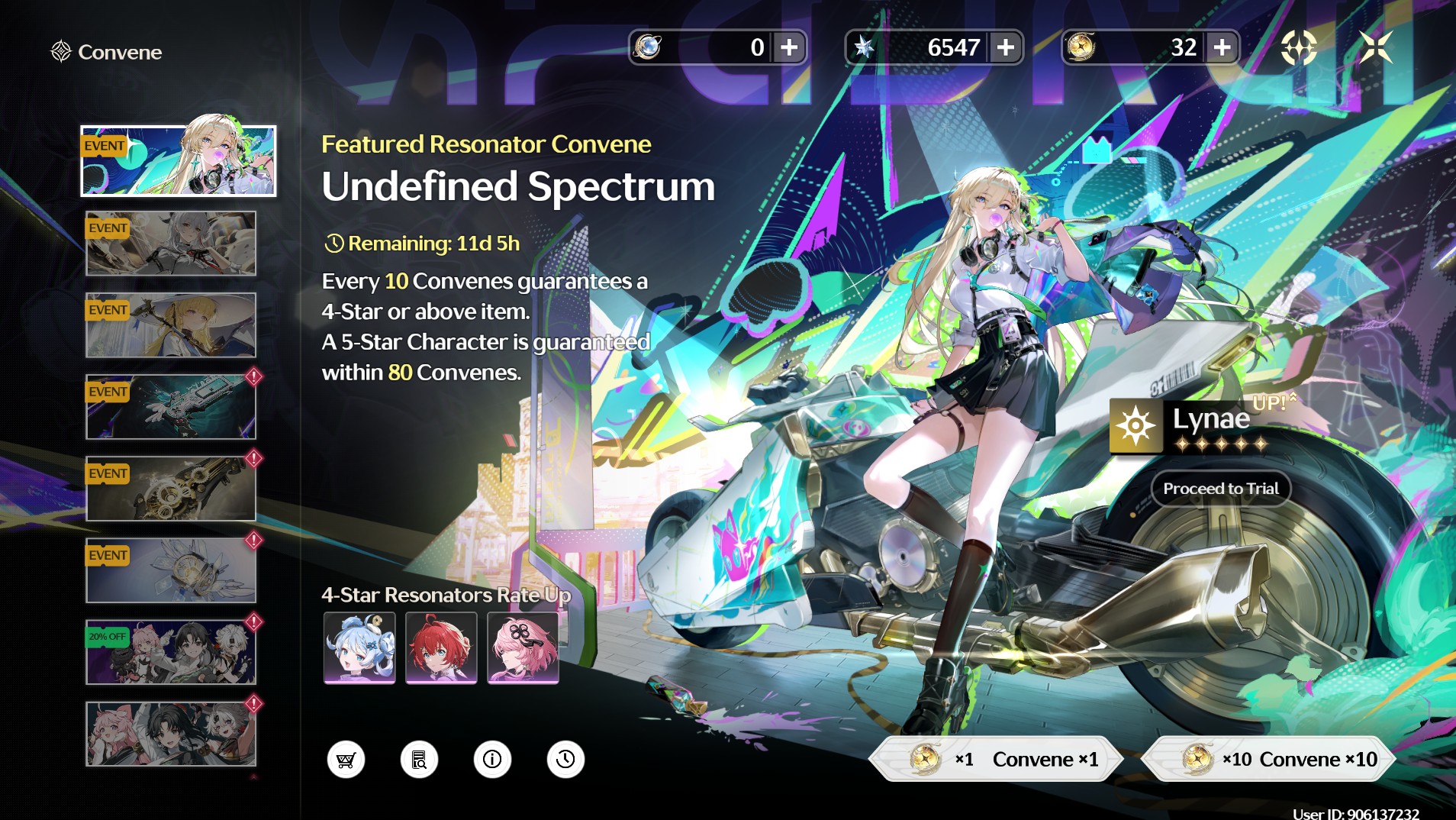This screenshot has width=1456, height=820.
Task: Add more Astrite with the plus button
Action: click(1006, 47)
